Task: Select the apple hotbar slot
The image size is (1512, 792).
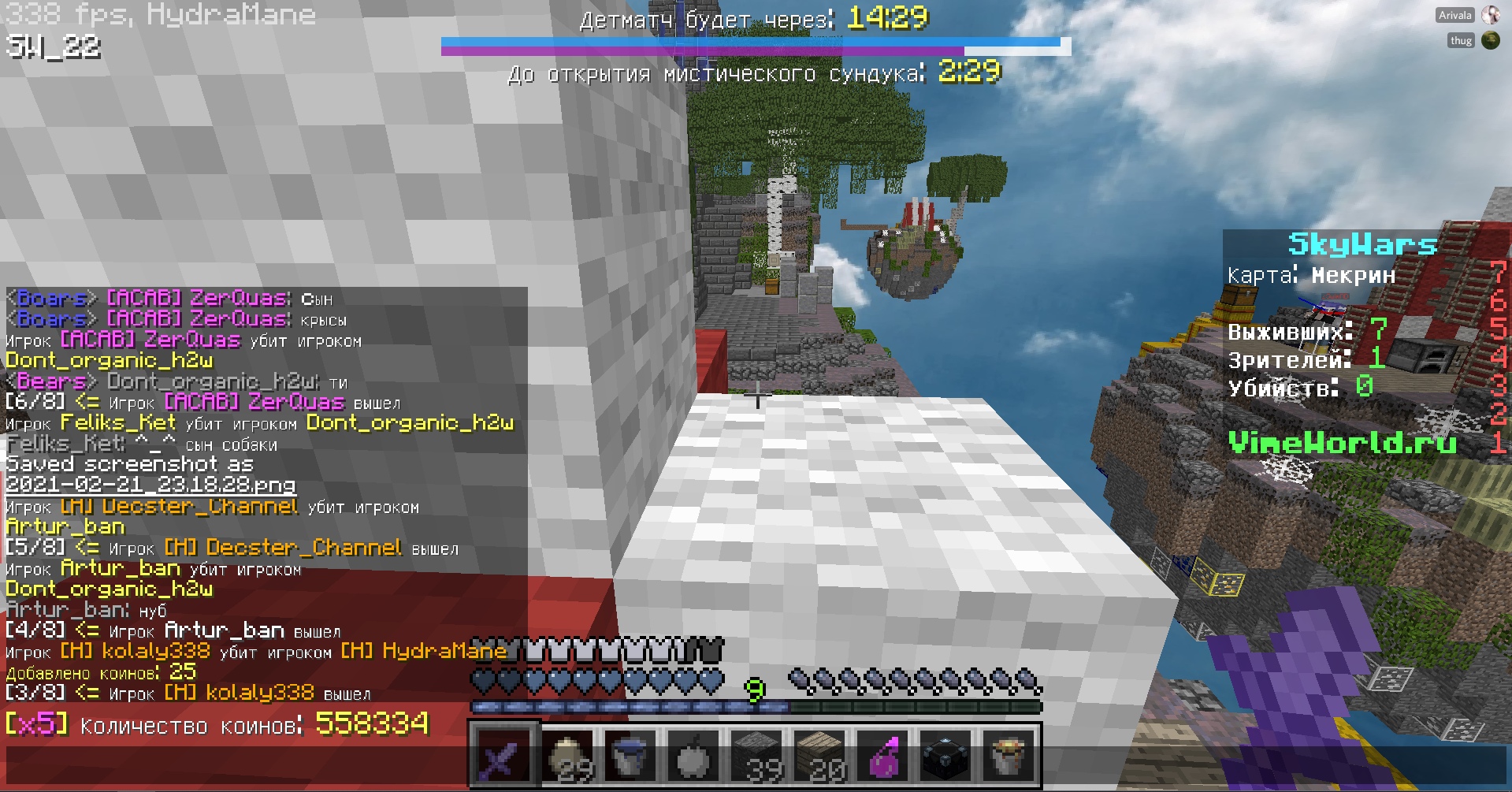Action: 693,756
